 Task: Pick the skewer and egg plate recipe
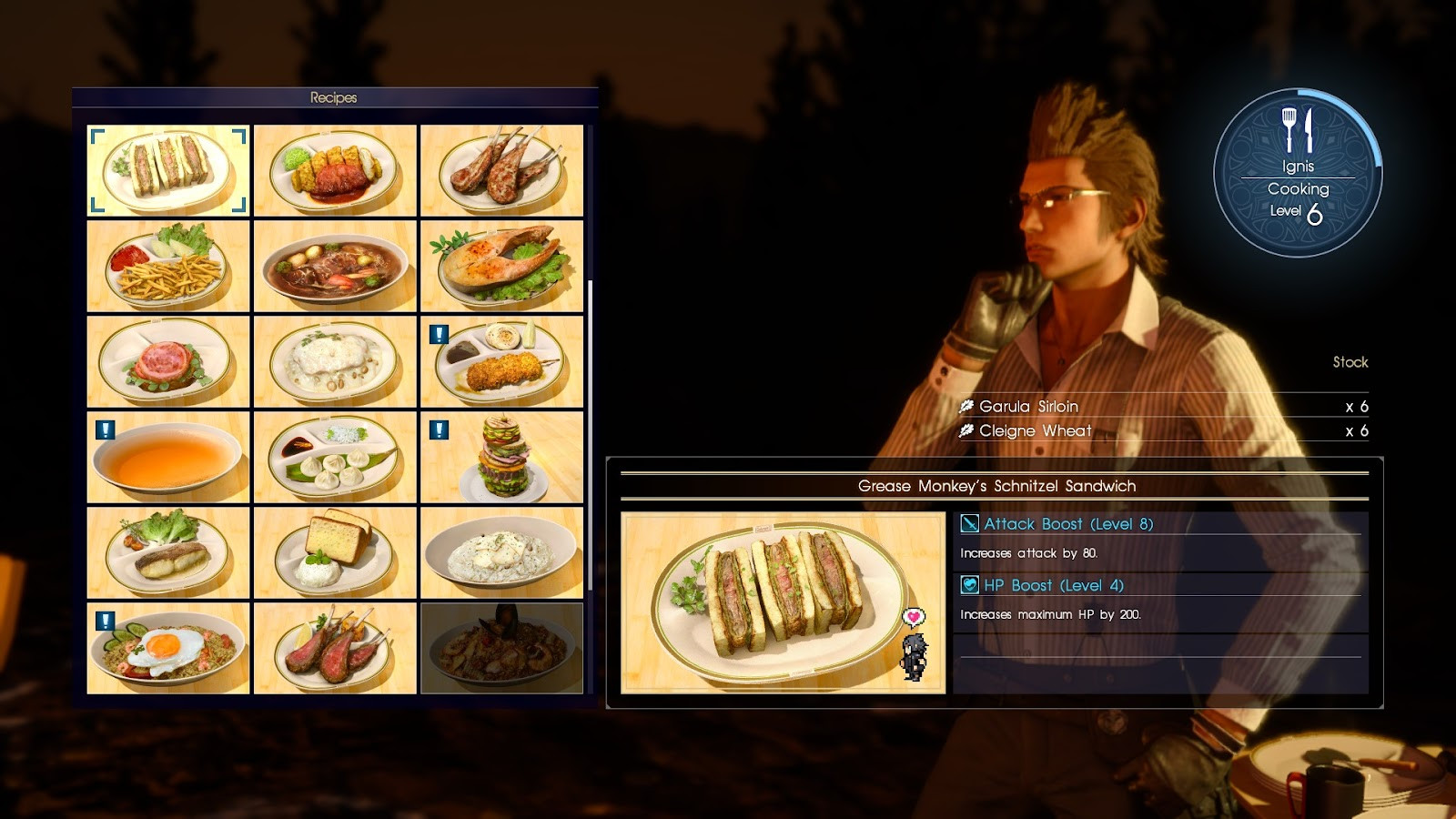pos(501,361)
